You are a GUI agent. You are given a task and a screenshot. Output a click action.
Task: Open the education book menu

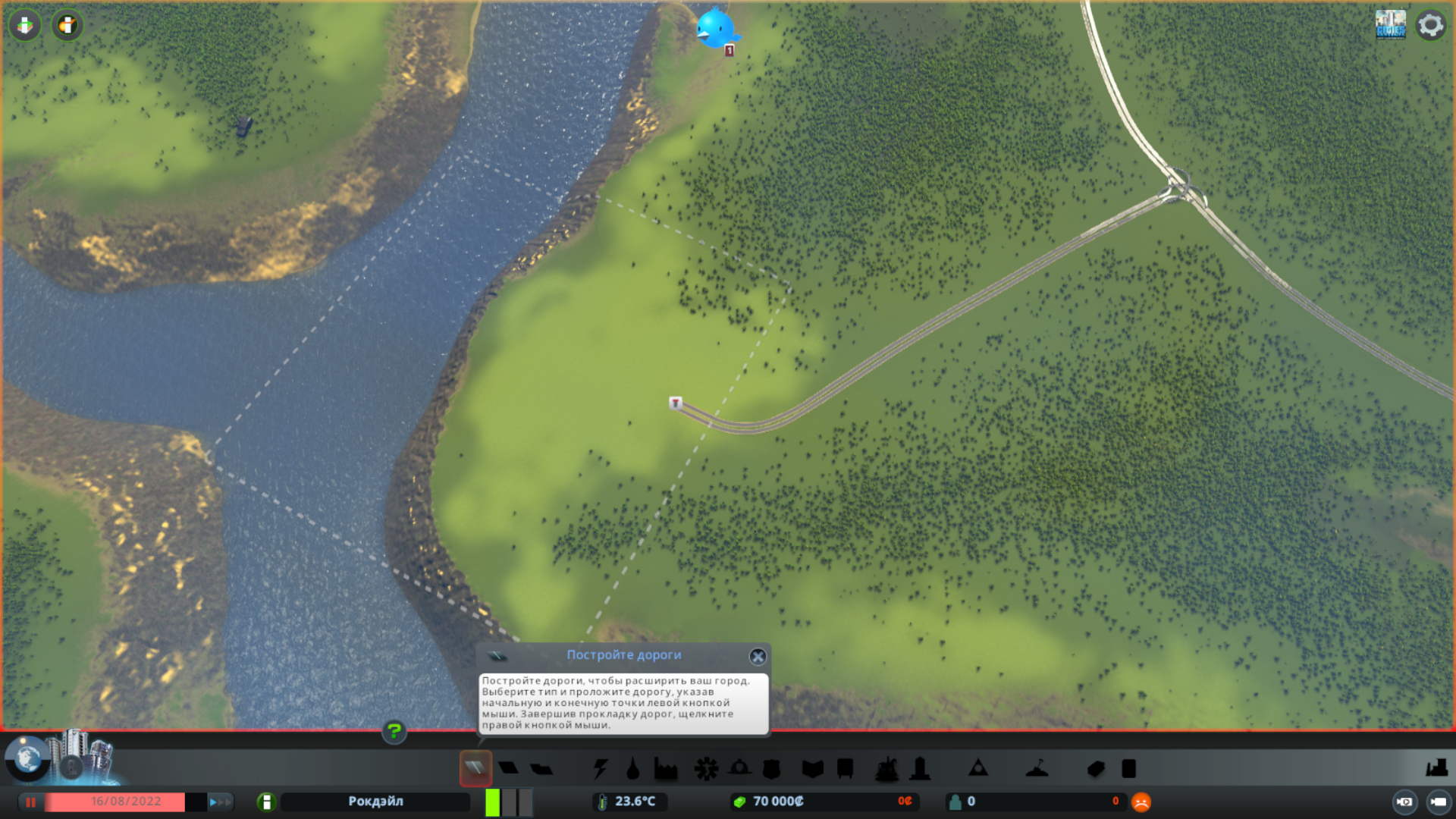click(812, 769)
